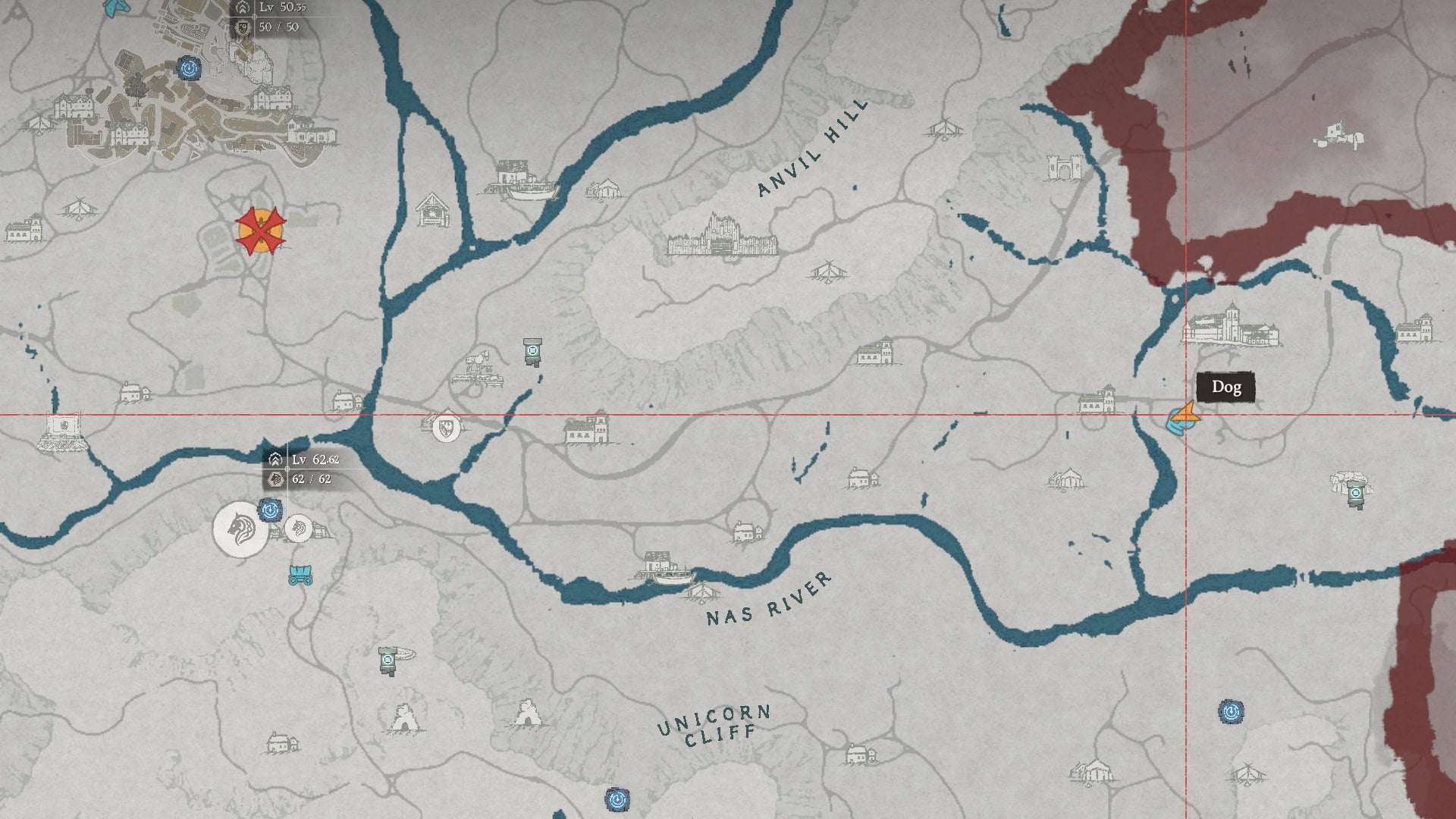Screen dimensions: 1456x819
Task: Click the teleport icon at the bottom center
Action: coord(619,798)
